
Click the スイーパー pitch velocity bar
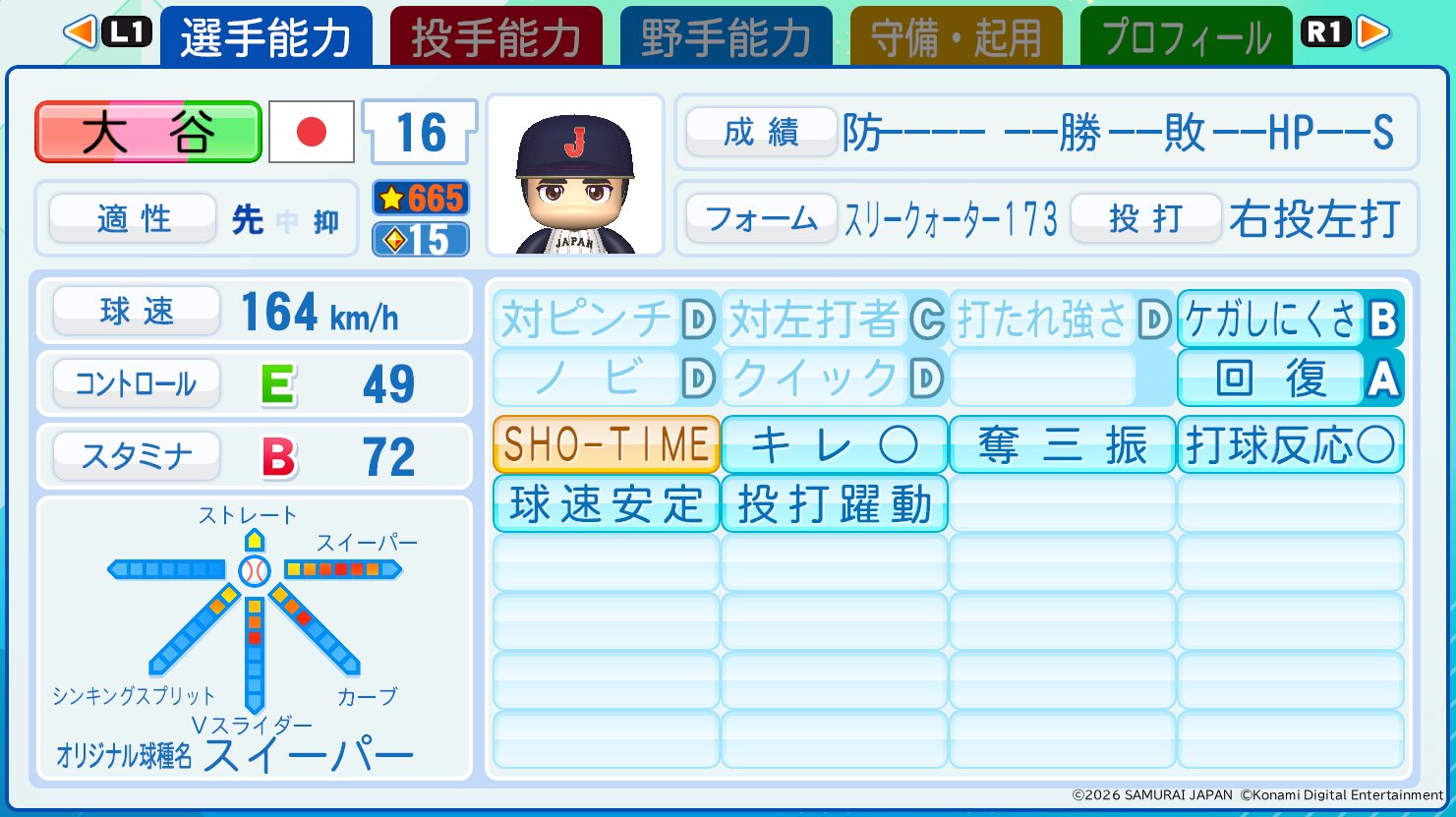click(343, 568)
